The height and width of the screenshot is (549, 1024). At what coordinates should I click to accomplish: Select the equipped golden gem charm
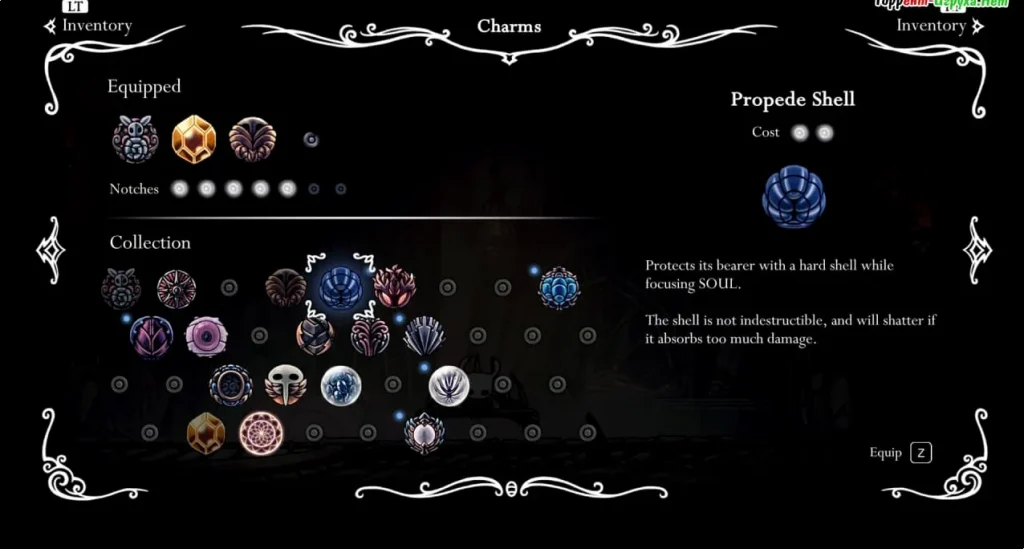pyautogui.click(x=193, y=139)
